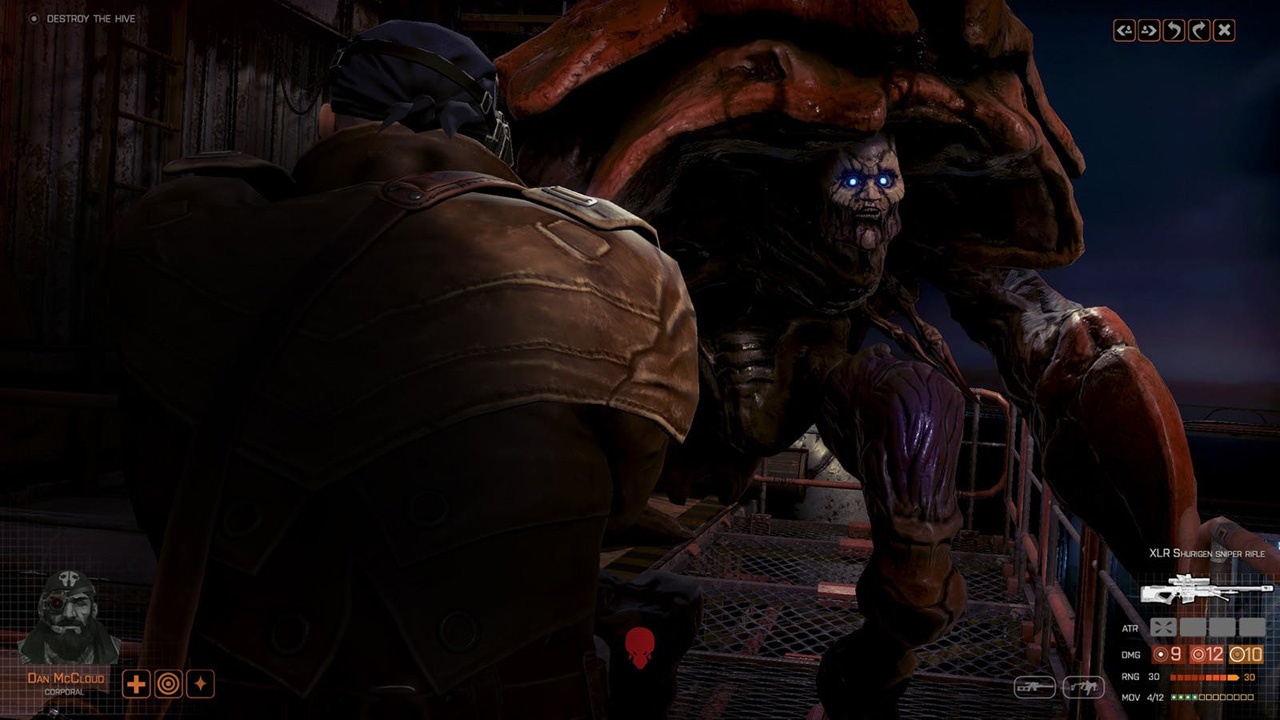Select the previous soldier arrow icon
The height and width of the screenshot is (720, 1280).
pos(1122,30)
